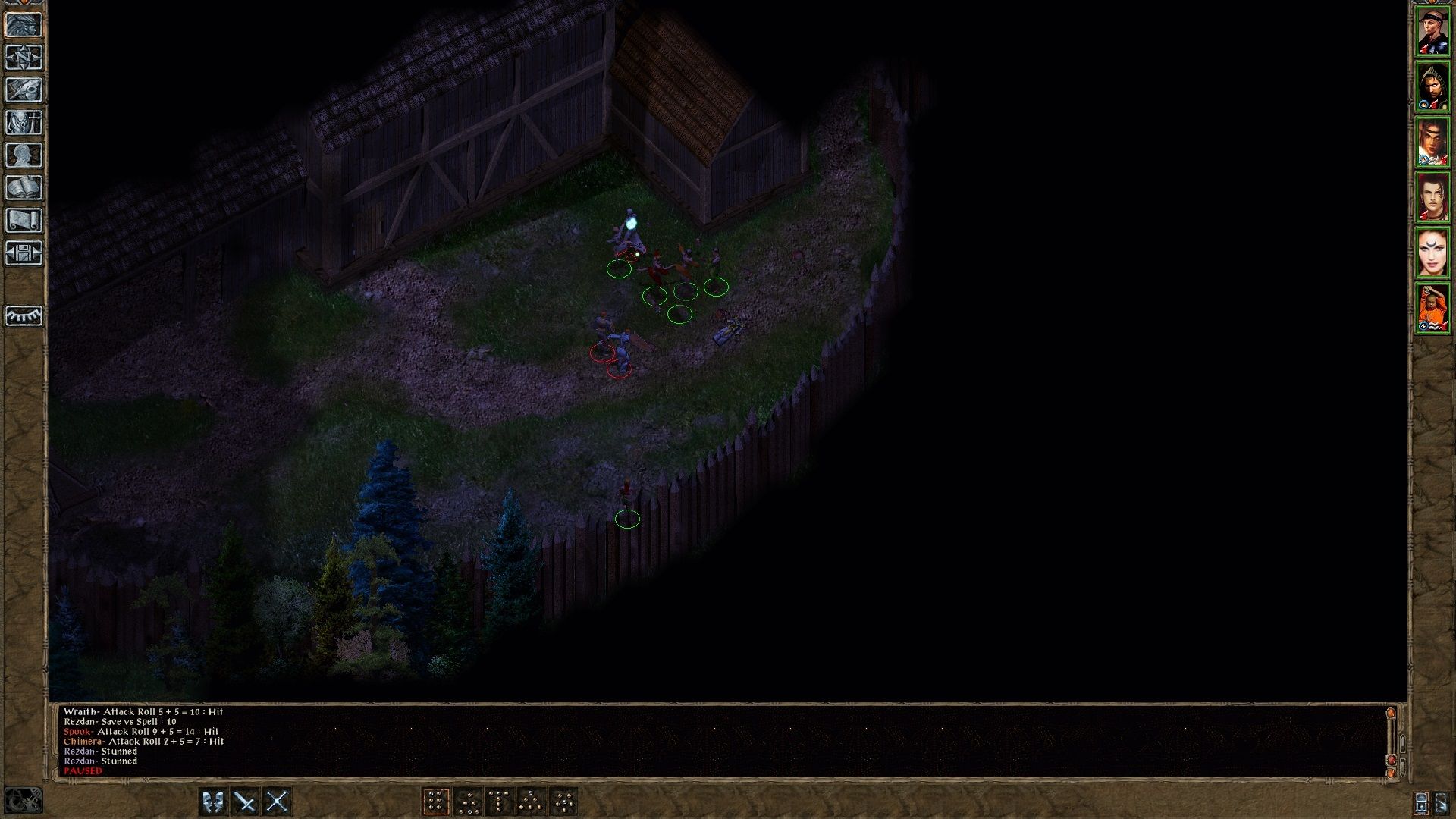Open the world map via the compass icon
The height and width of the screenshot is (819, 1456).
coord(24,57)
